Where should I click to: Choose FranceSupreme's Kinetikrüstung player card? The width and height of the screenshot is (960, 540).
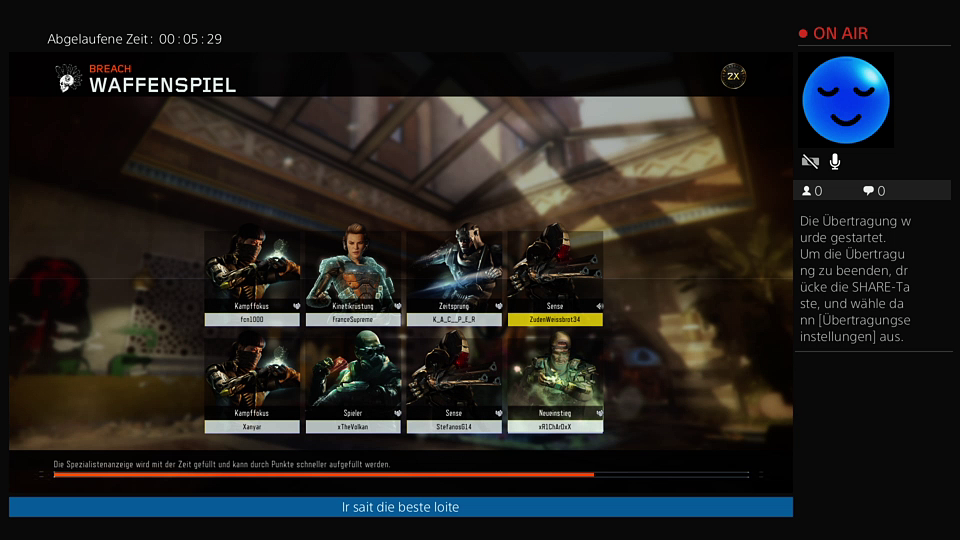[x=353, y=277]
